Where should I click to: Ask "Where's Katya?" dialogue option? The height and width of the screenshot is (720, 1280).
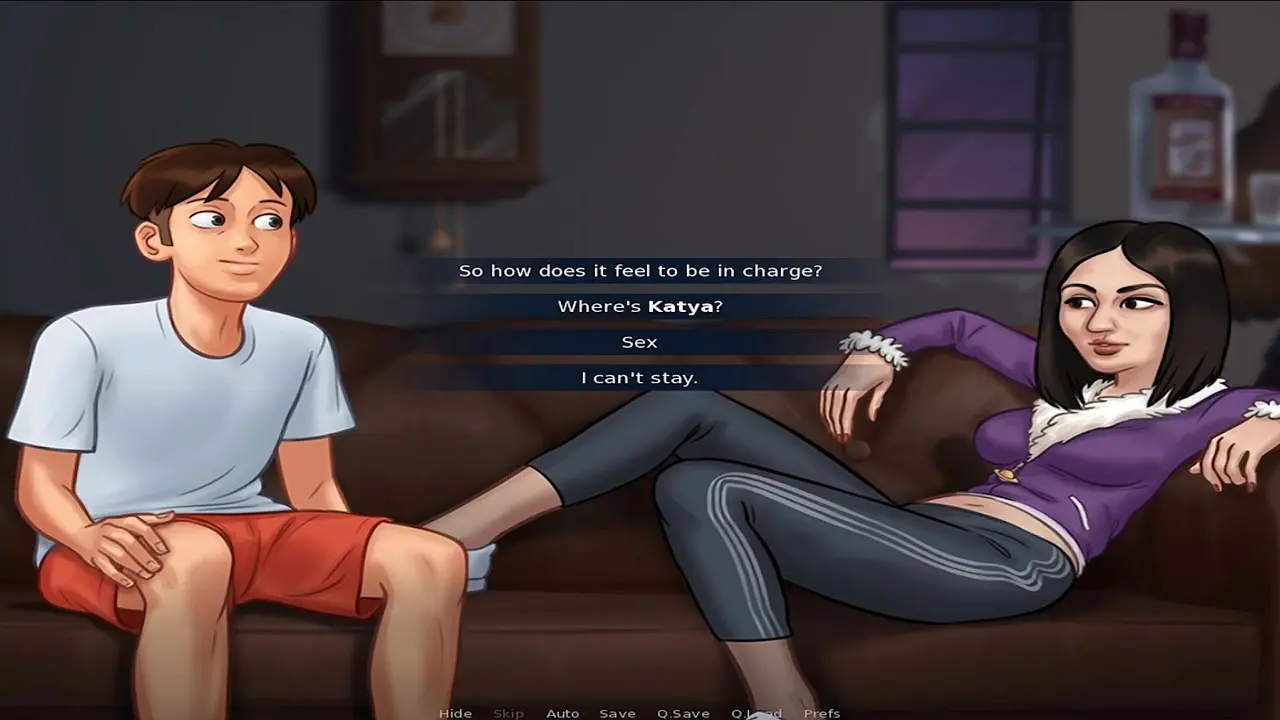coord(640,306)
